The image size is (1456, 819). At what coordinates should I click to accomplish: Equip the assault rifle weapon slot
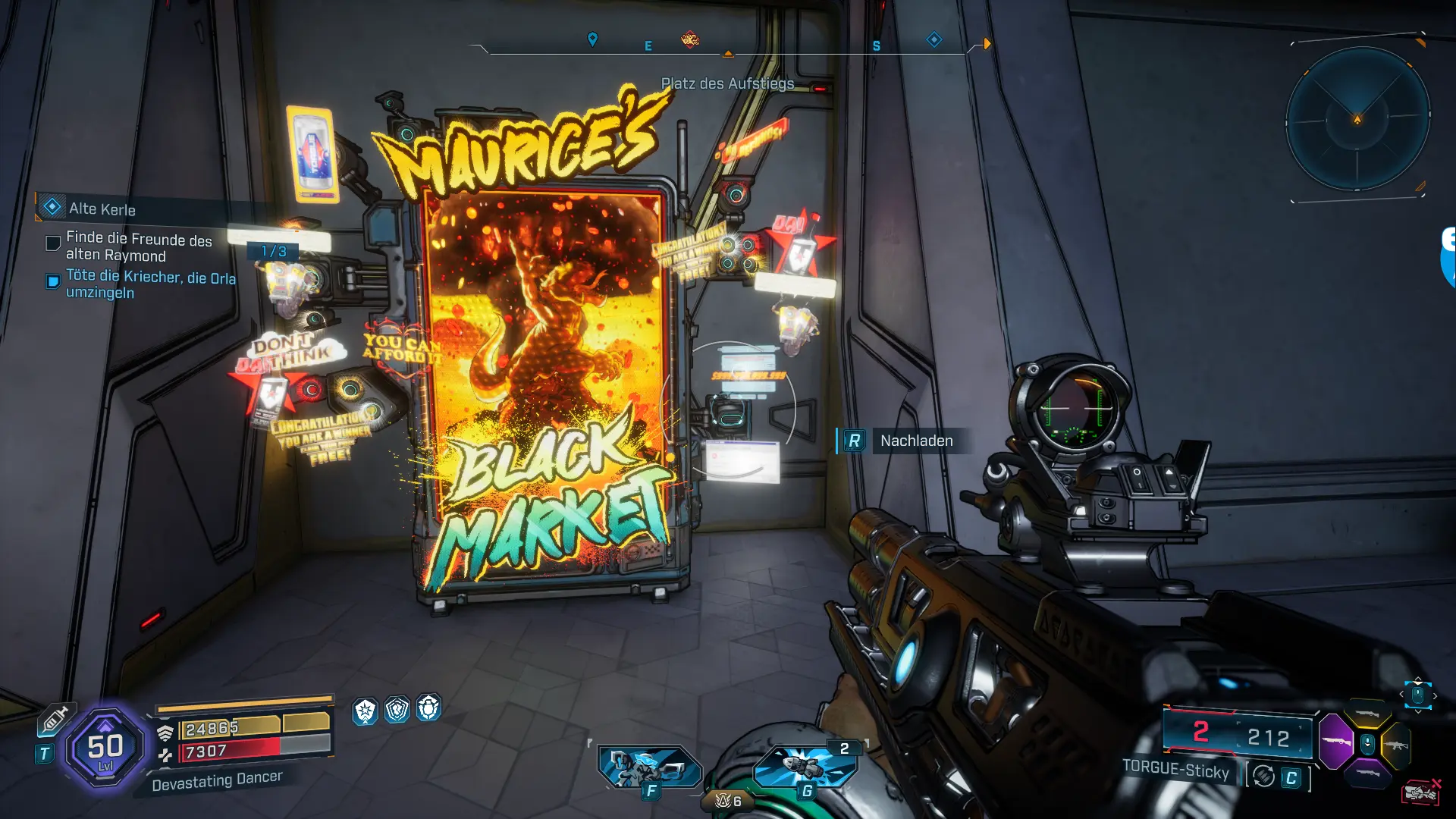1397,745
